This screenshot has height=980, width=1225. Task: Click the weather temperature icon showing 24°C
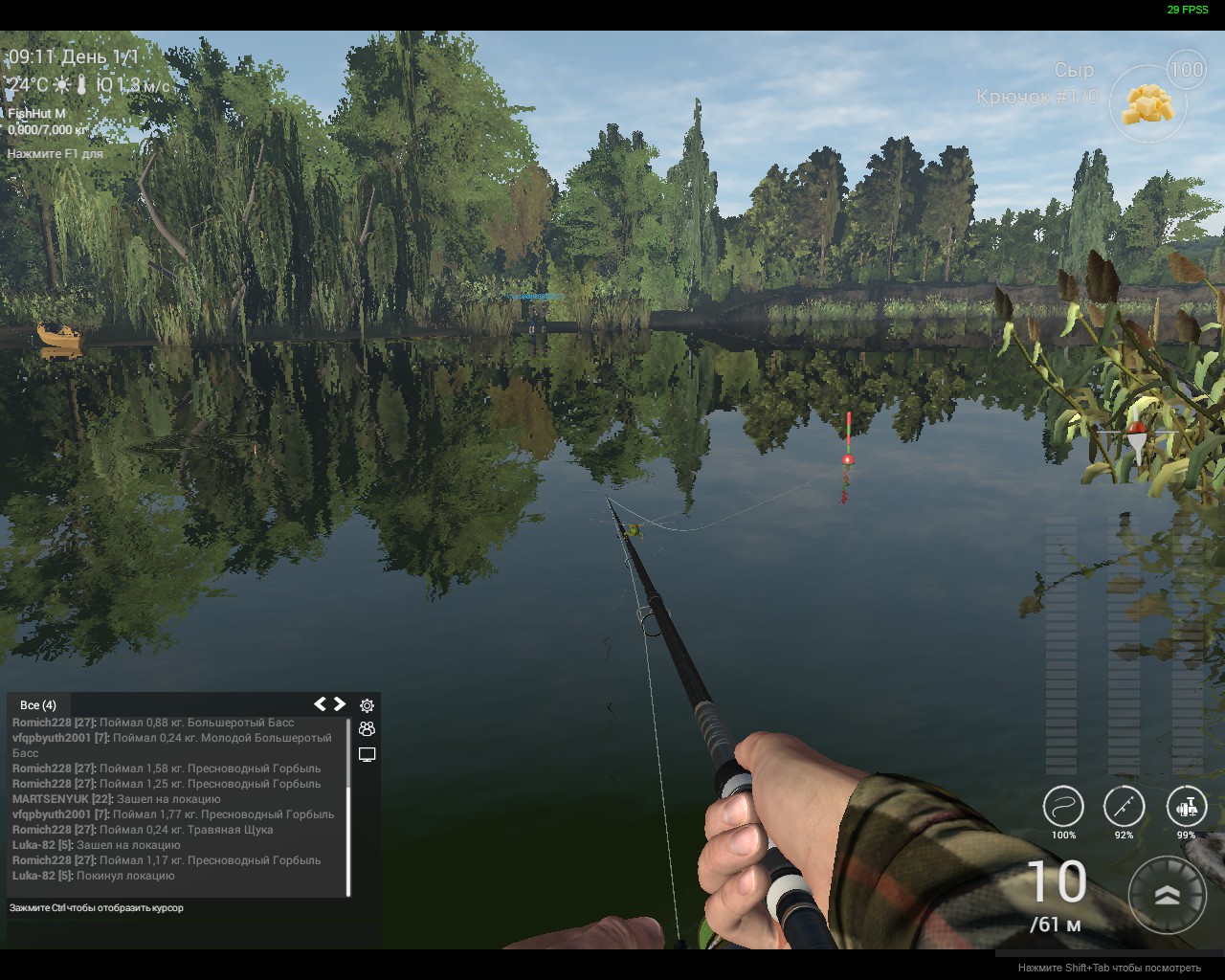(27, 84)
